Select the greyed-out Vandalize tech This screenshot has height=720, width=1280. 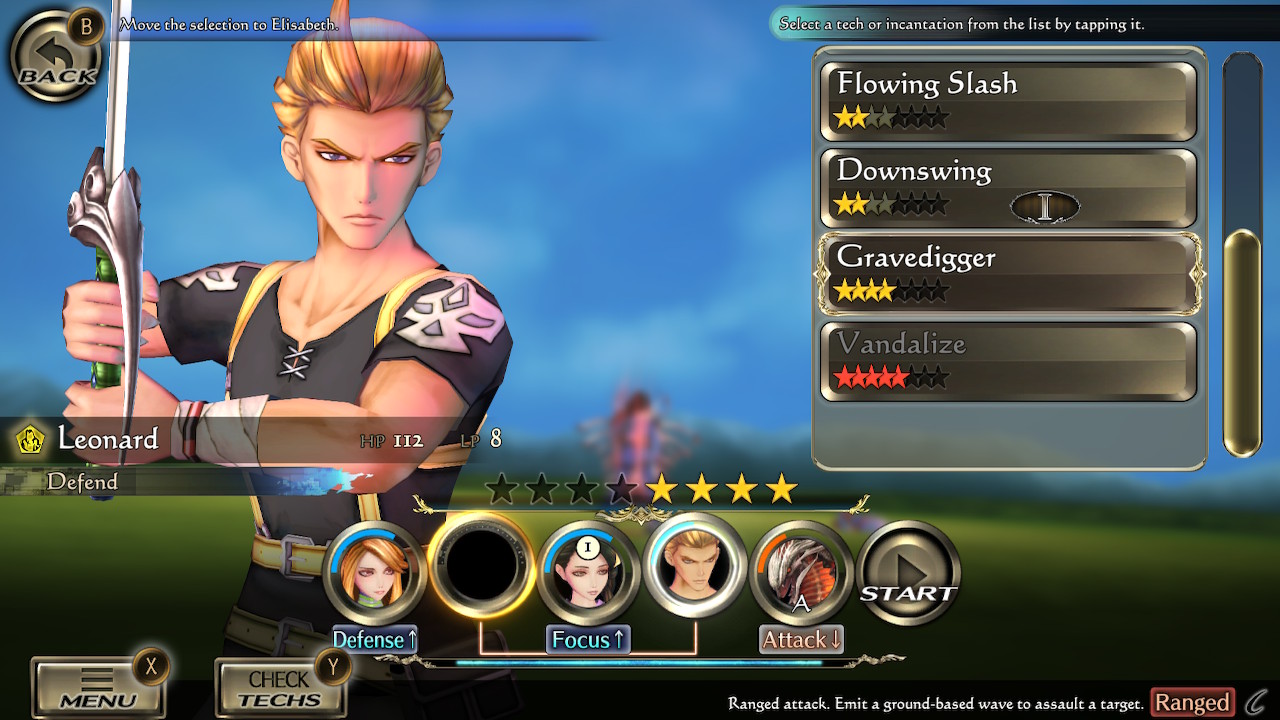[1008, 361]
